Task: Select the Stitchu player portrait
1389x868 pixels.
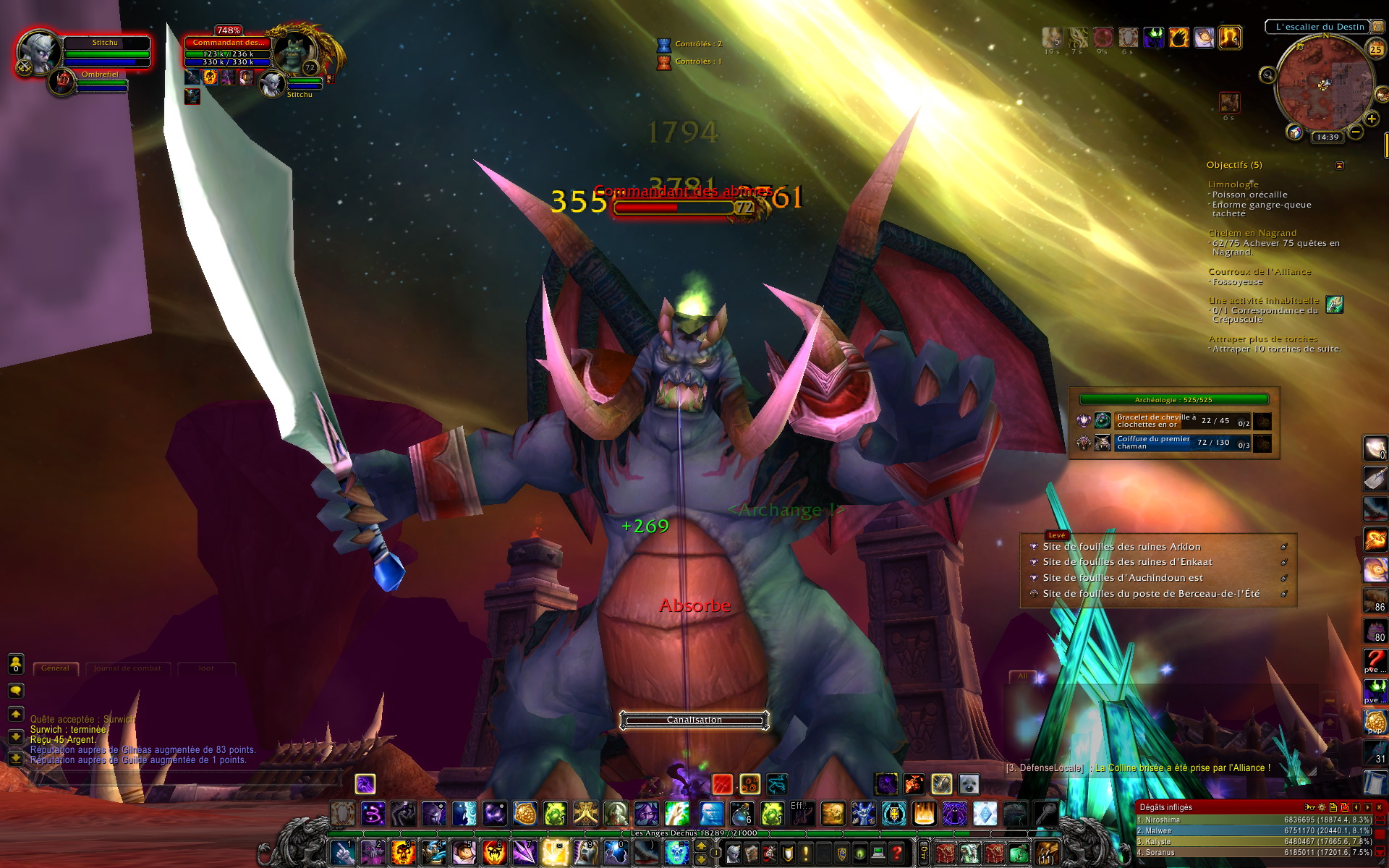Action: click(38, 52)
